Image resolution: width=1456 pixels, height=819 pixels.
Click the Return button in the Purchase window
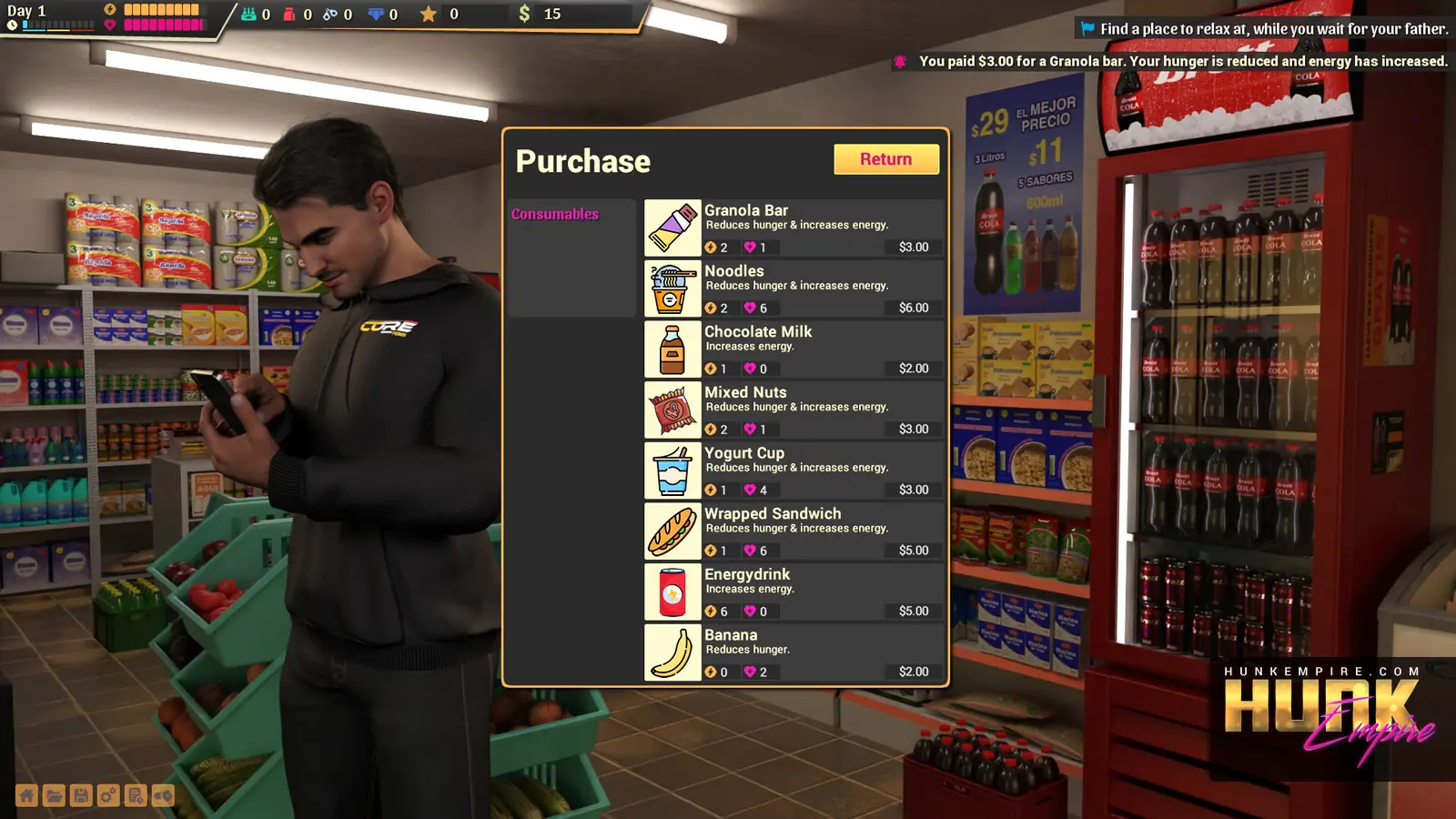[885, 159]
